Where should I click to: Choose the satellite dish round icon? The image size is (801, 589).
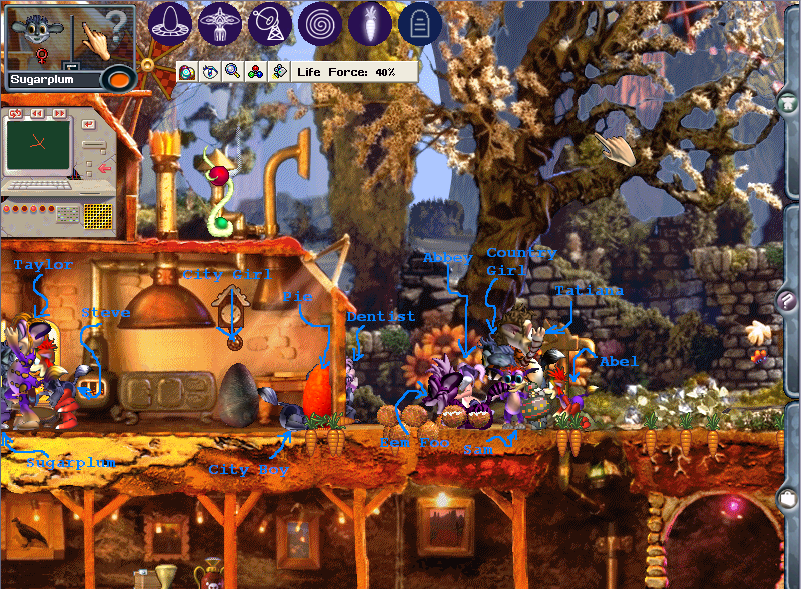[x=270, y=23]
